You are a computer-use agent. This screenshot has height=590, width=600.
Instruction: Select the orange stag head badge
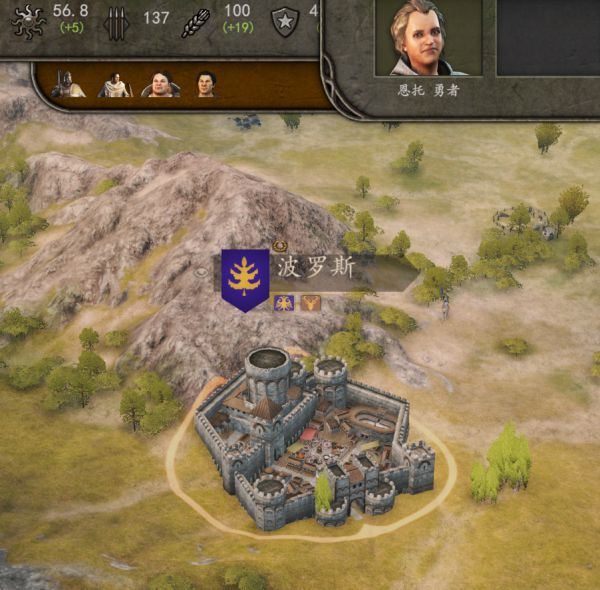(310, 302)
